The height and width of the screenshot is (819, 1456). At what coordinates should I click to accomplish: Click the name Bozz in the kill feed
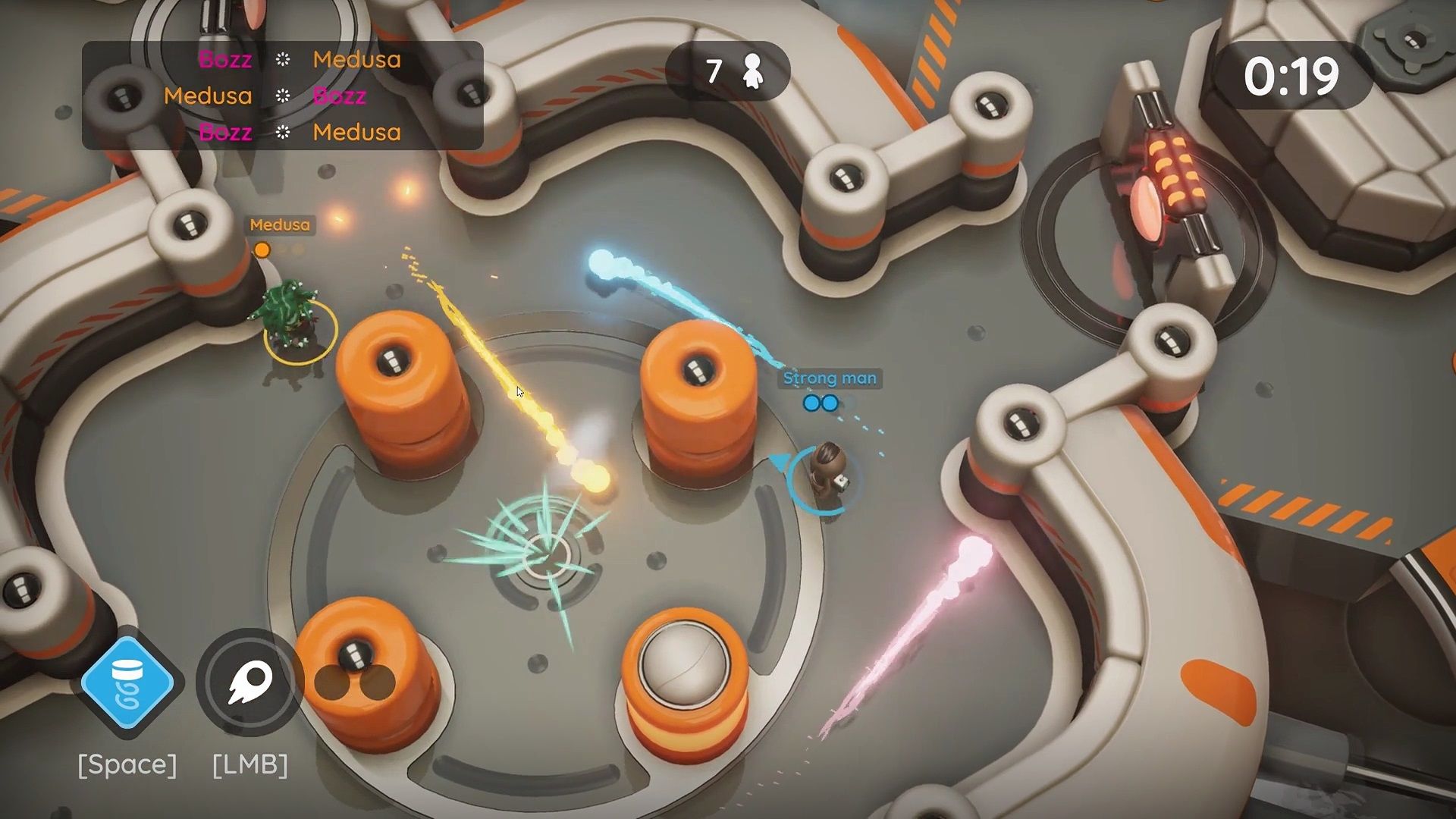pyautogui.click(x=224, y=61)
